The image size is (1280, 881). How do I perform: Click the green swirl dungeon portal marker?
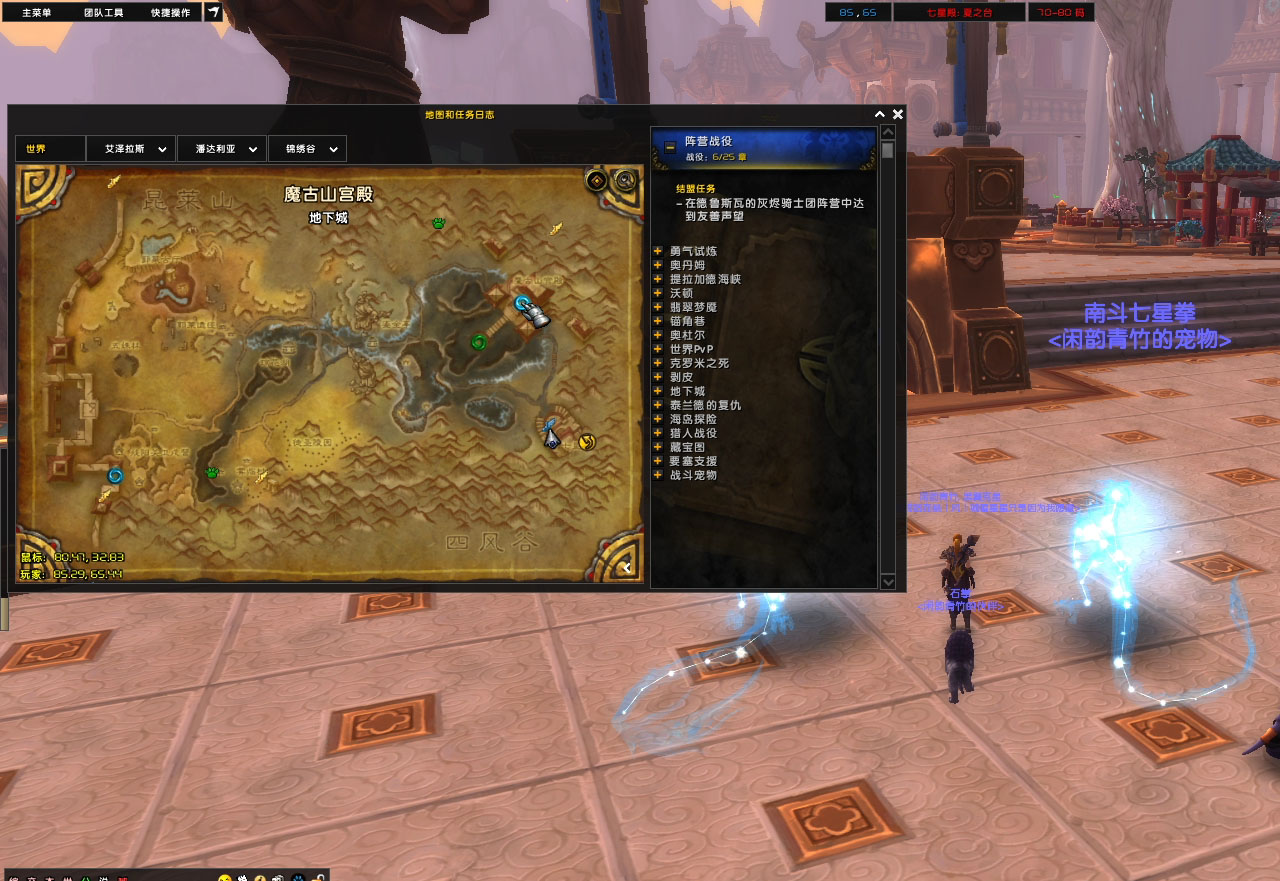point(479,342)
